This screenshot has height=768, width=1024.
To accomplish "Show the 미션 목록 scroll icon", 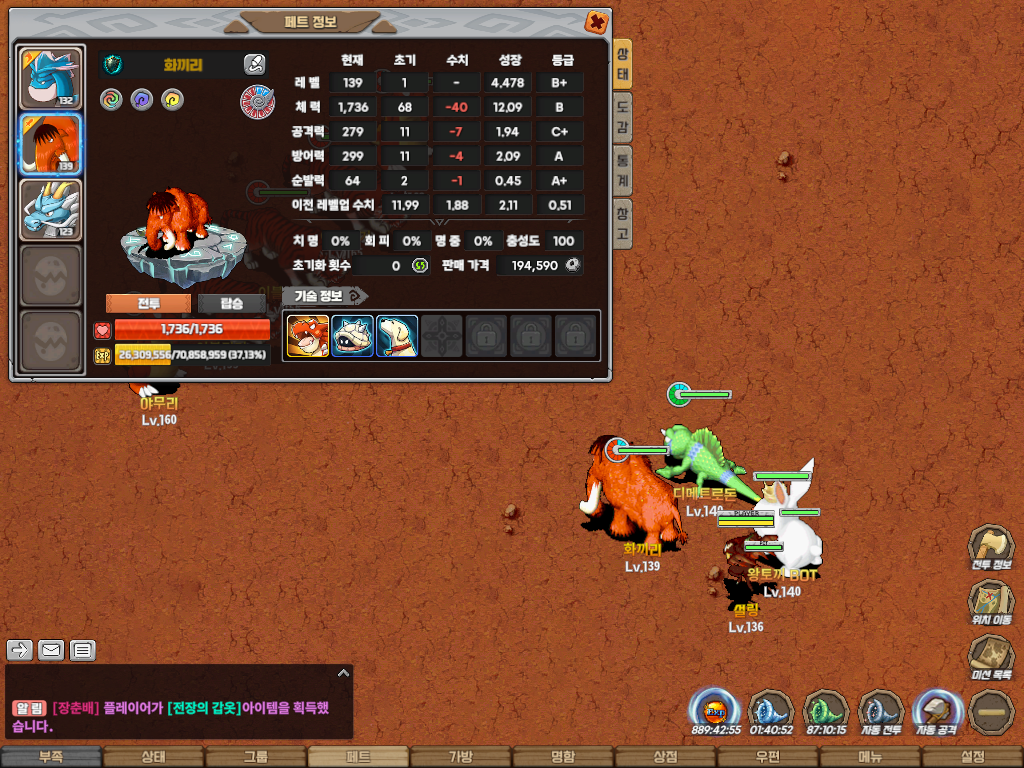I will click(x=990, y=657).
